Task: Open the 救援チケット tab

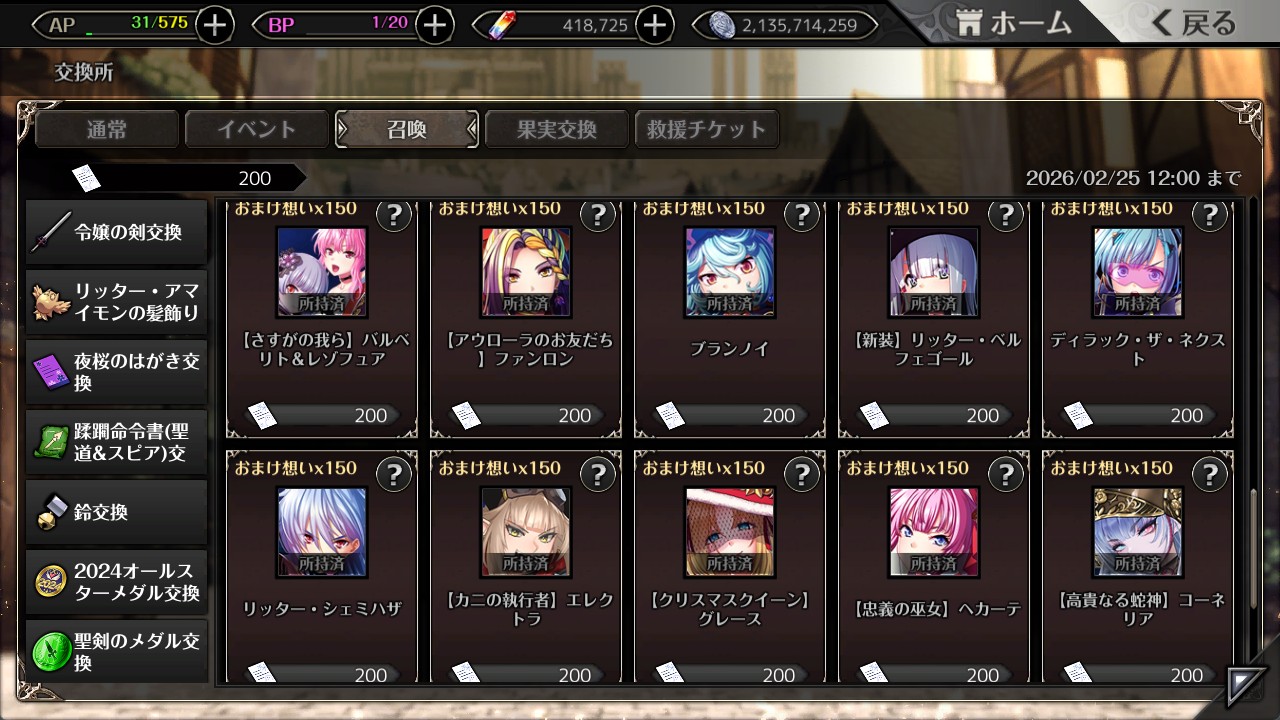Action: [707, 129]
